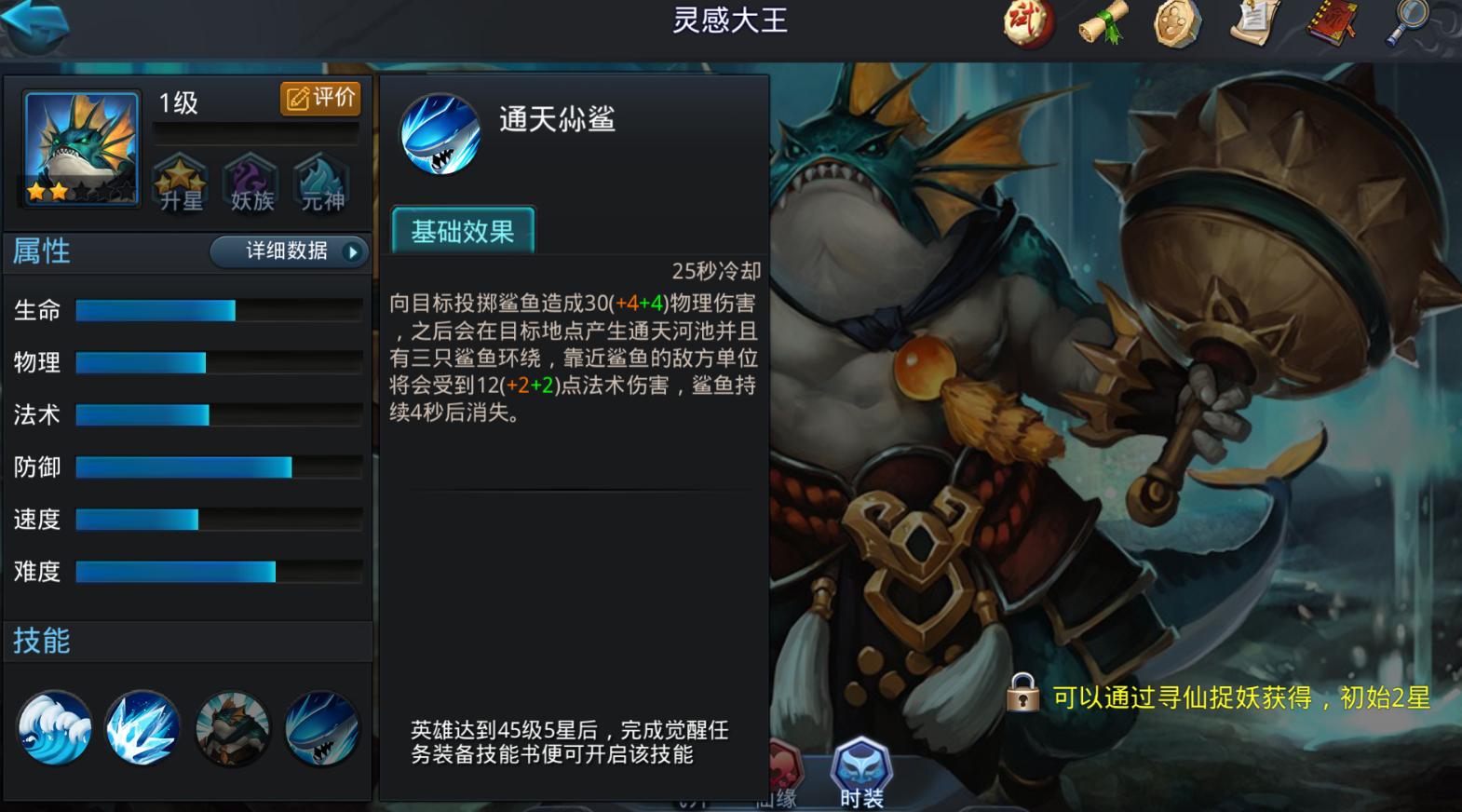Select the ocean wave skill icon
The height and width of the screenshot is (812, 1462).
tap(53, 728)
